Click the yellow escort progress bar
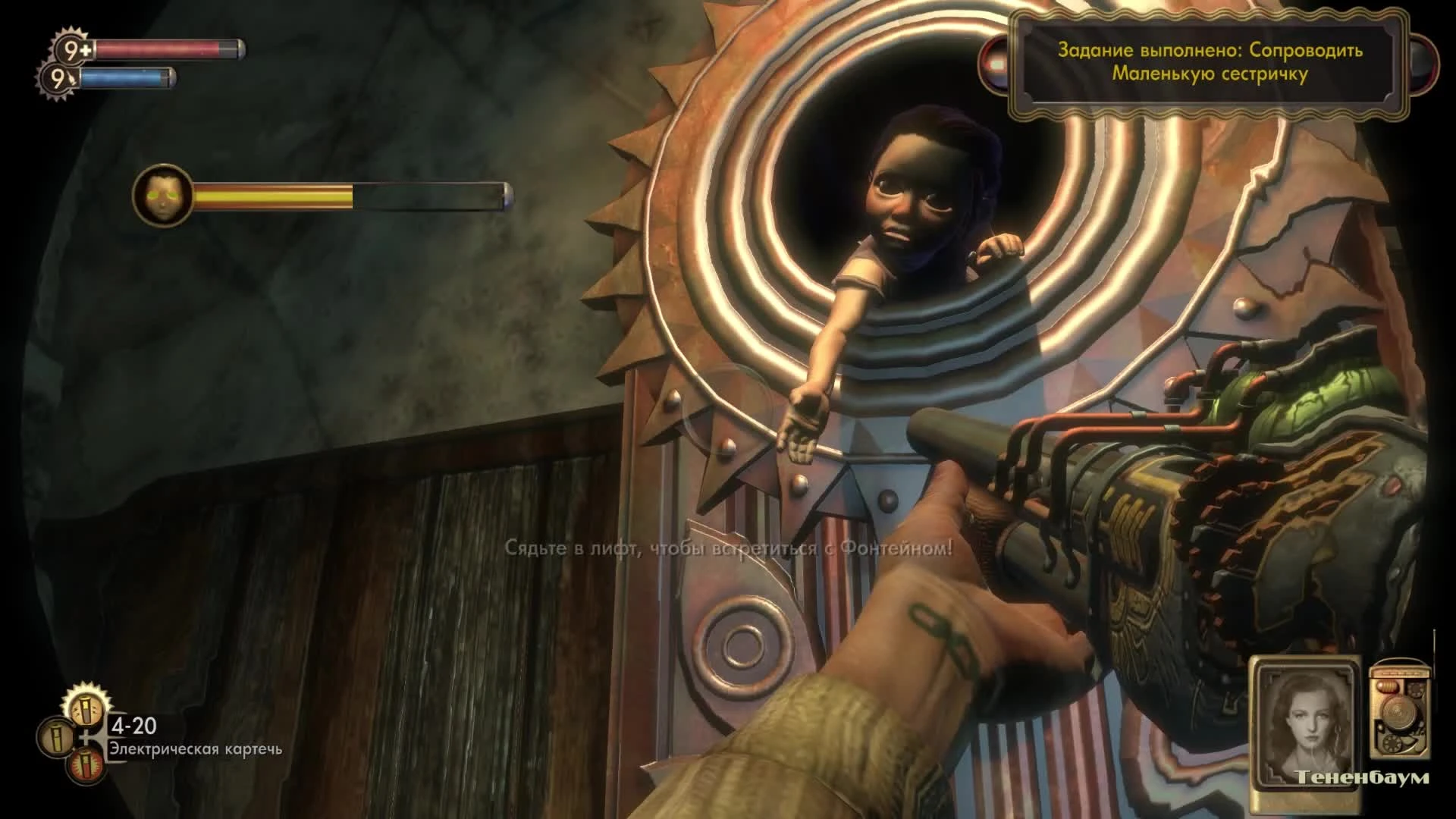The height and width of the screenshot is (819, 1456). pos(273,196)
